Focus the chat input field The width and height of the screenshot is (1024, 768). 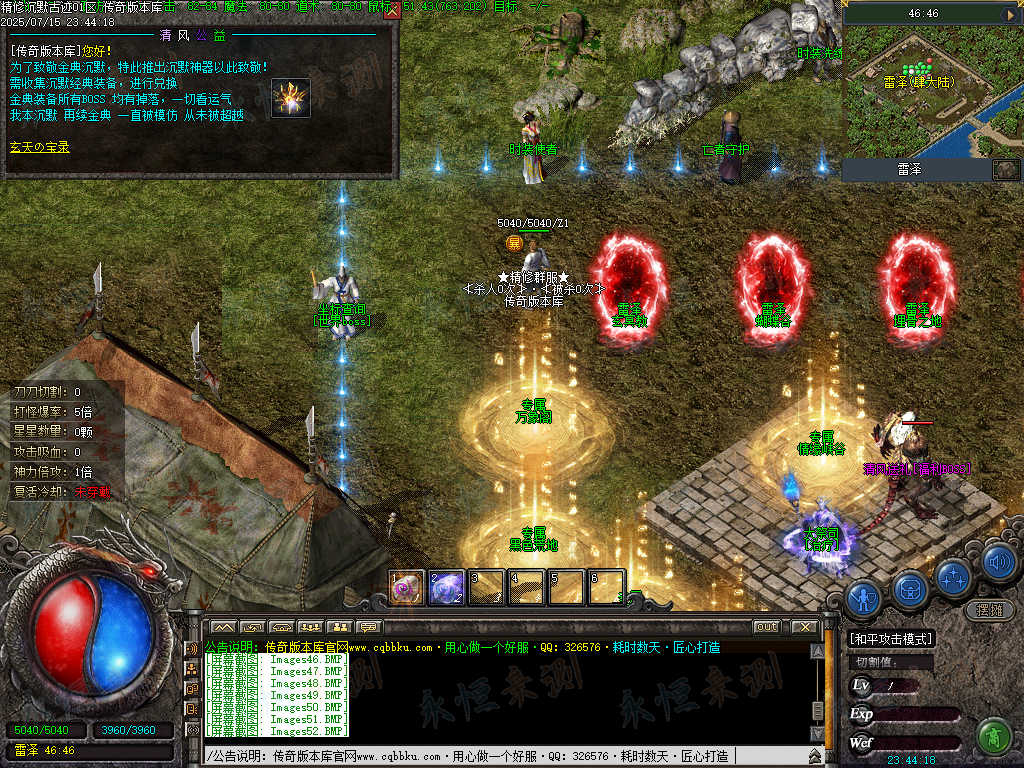point(500,756)
